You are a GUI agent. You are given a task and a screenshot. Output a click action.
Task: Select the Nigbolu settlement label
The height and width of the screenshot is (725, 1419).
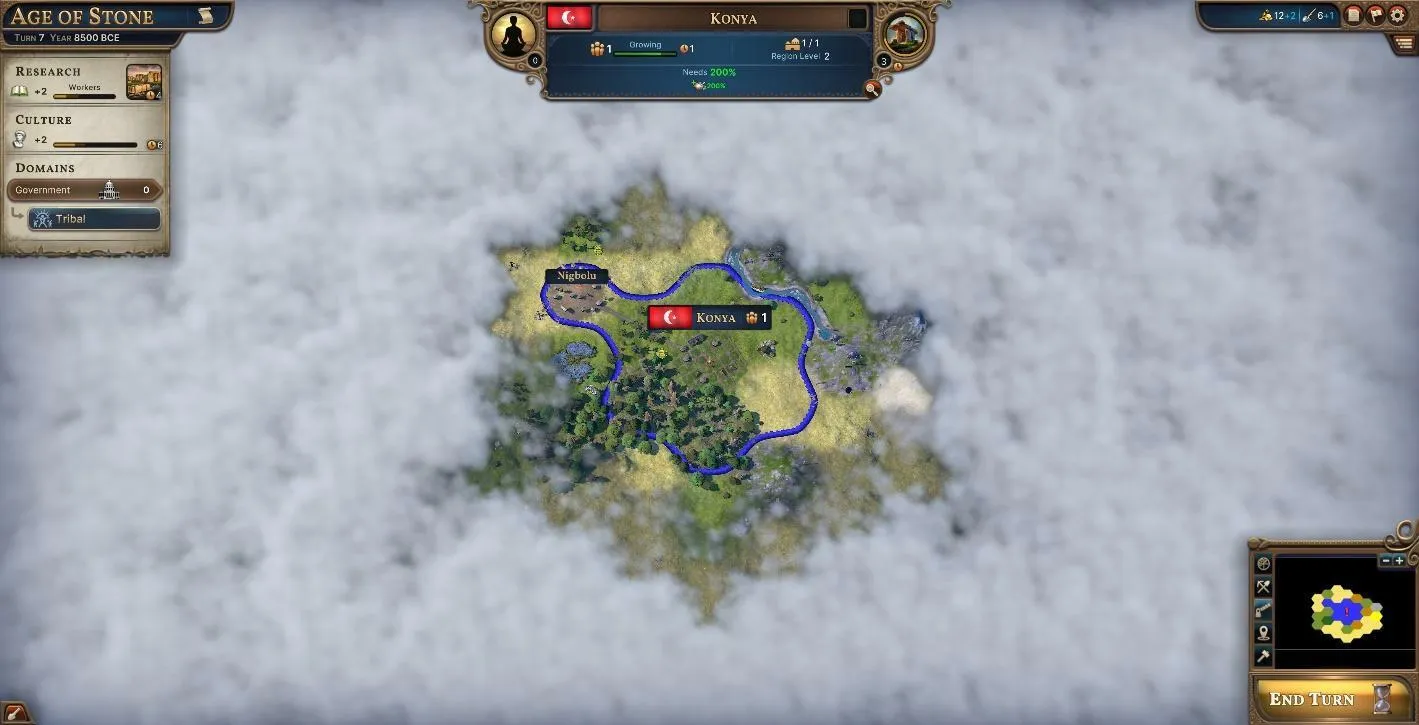[577, 274]
